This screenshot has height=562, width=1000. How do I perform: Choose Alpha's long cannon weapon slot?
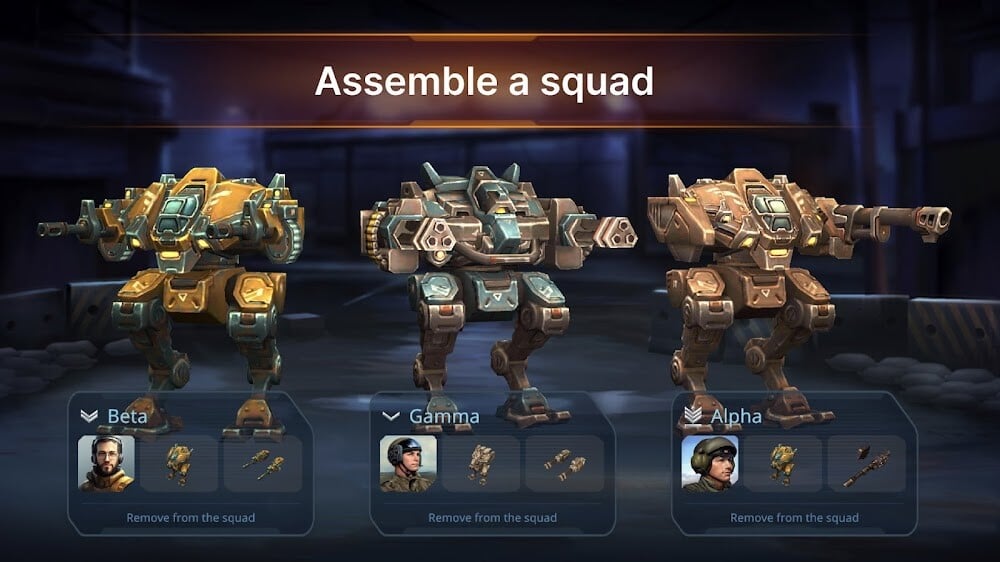tap(866, 463)
